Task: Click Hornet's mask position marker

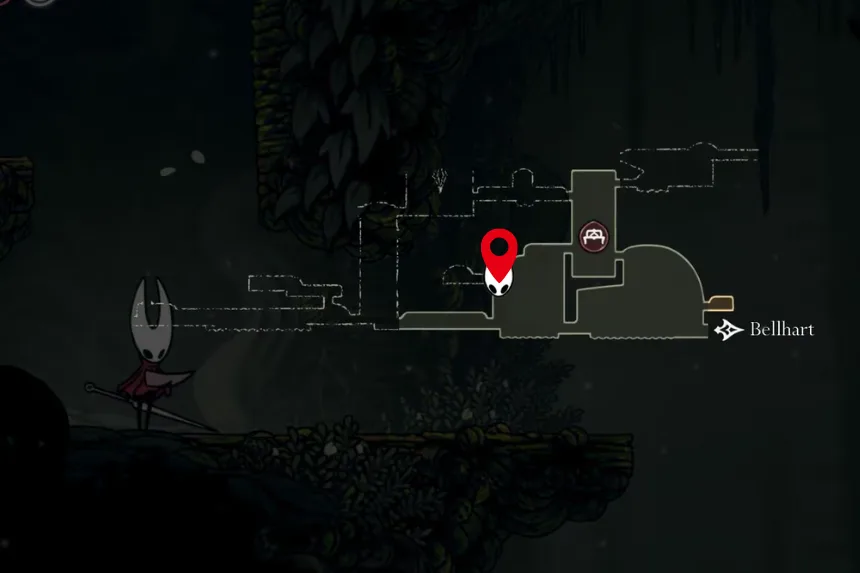Action: point(499,282)
